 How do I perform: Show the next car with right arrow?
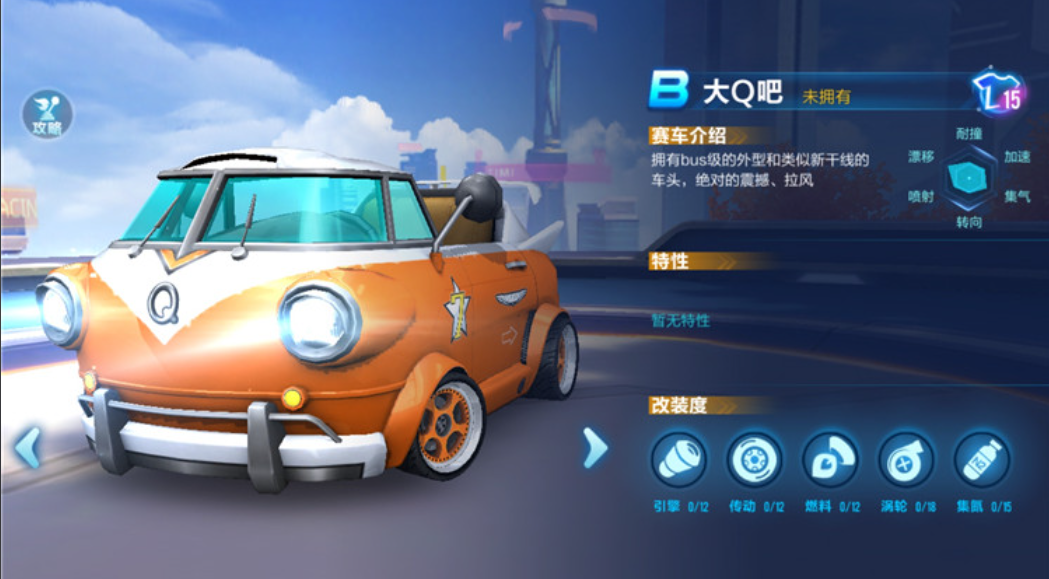coord(594,448)
